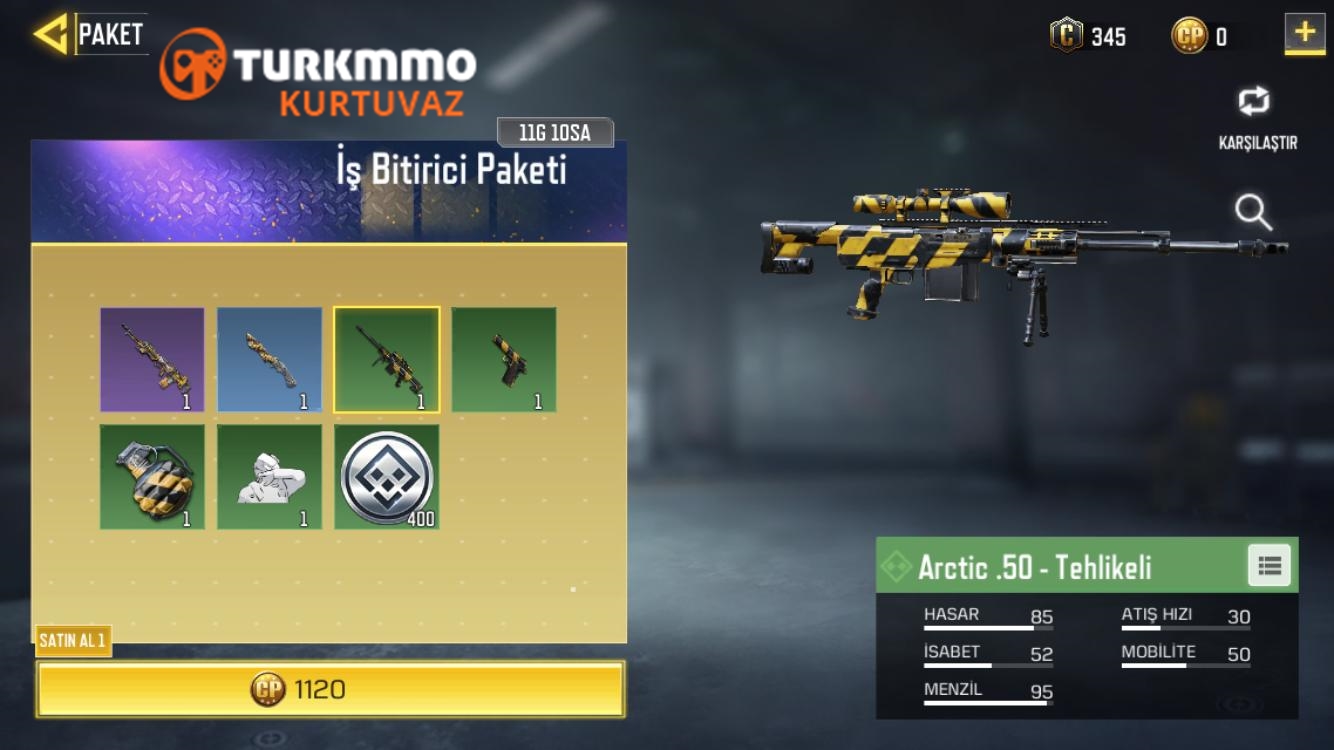Viewport: 1334px width, 750px height.
Task: Inspect the weapon with the magnifier icon
Action: (x=1253, y=213)
